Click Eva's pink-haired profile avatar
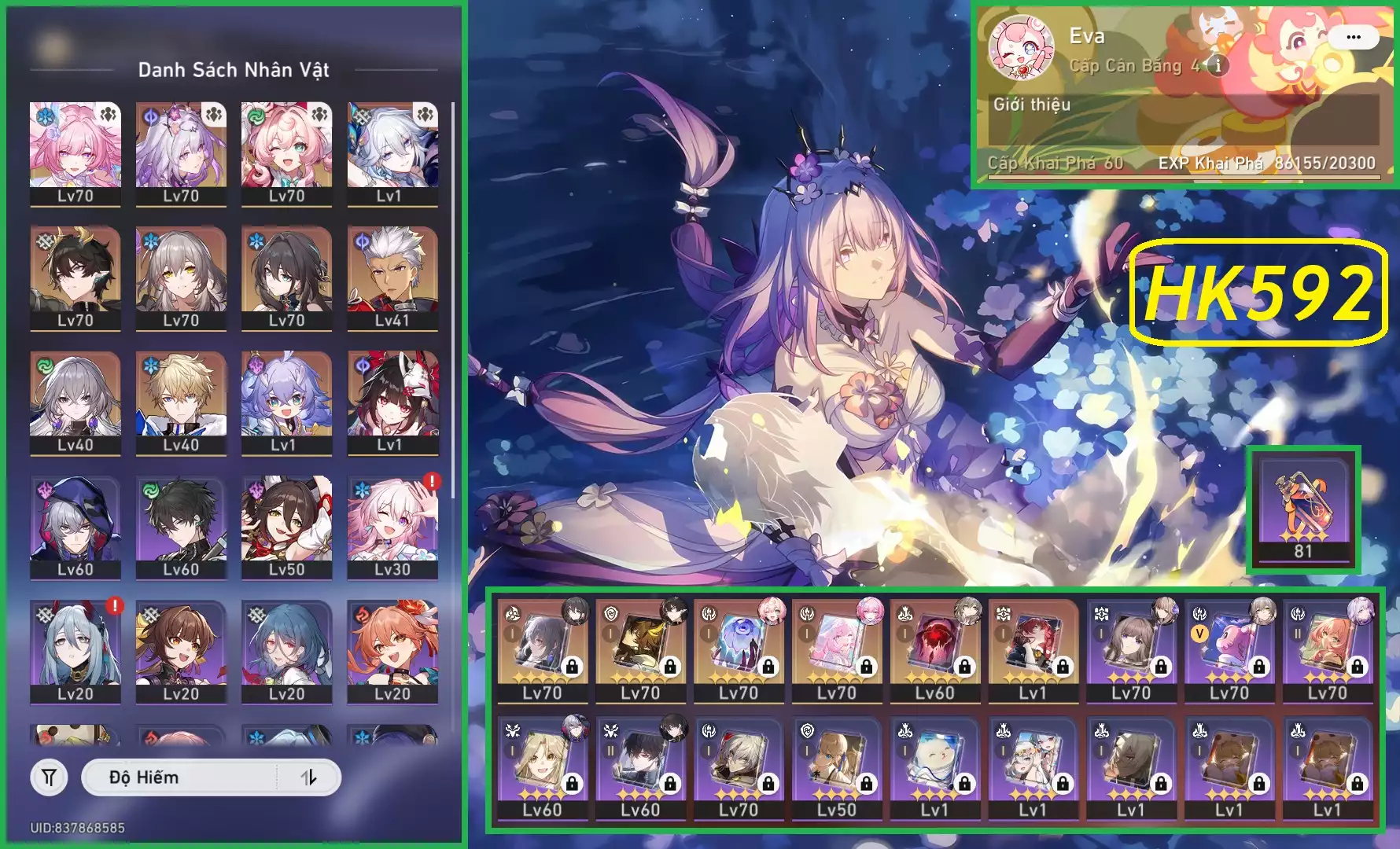The width and height of the screenshot is (1400, 849). (x=1021, y=48)
